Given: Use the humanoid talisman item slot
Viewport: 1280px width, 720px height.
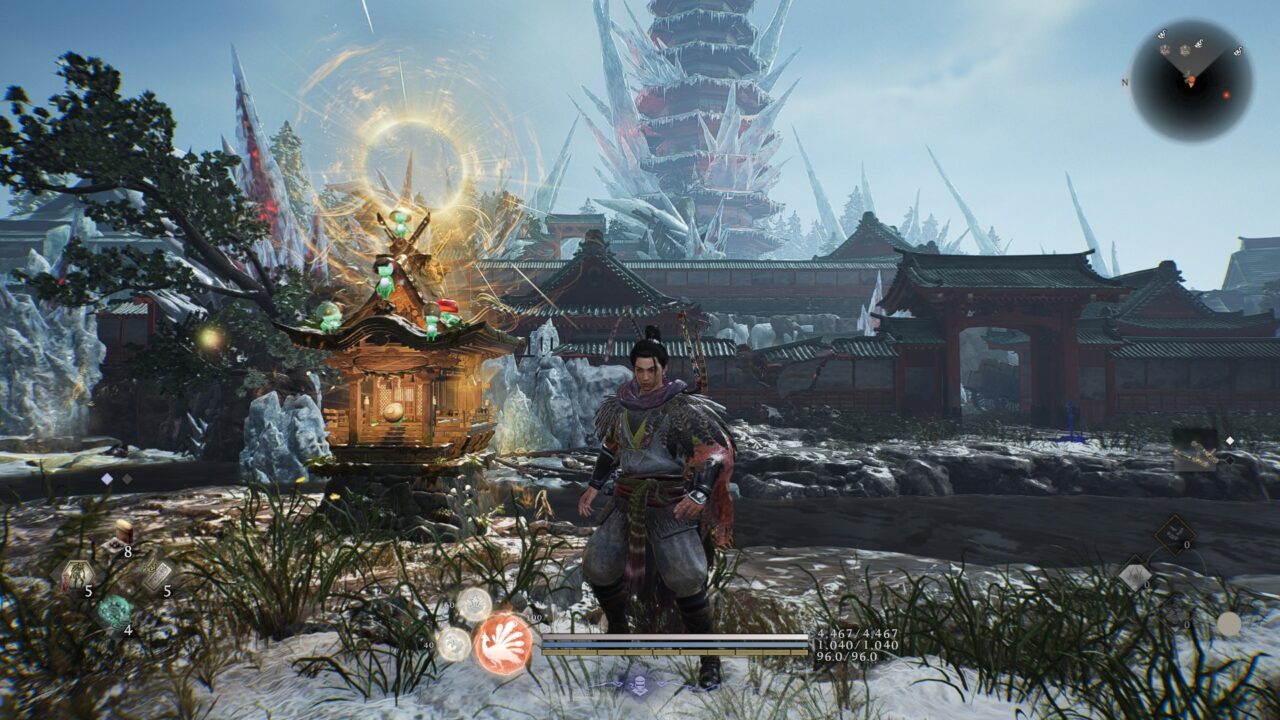Looking at the screenshot, I should (76, 574).
